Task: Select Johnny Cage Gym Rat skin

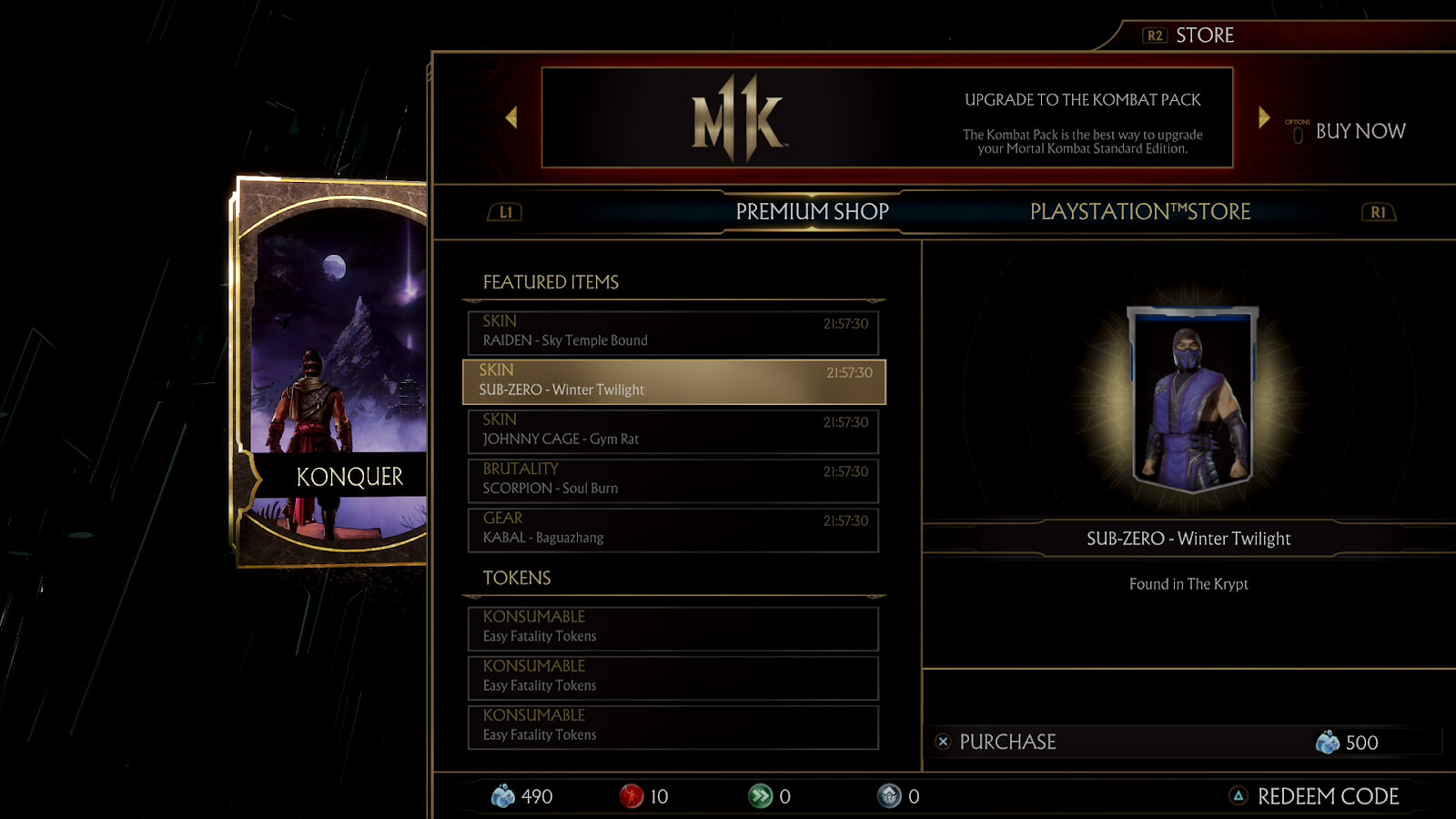Action: [672, 430]
